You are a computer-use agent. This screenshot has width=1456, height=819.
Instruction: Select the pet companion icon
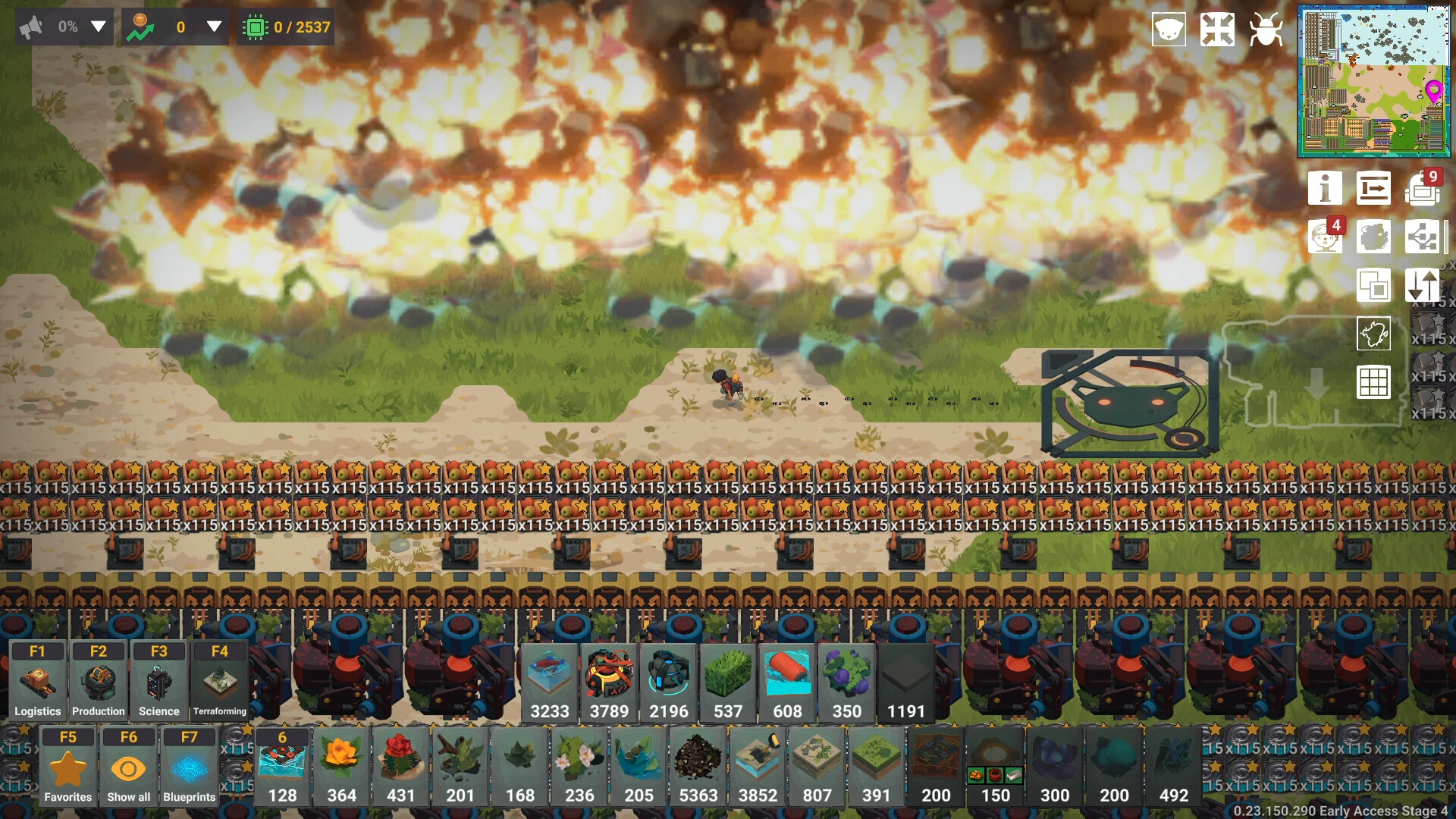pyautogui.click(x=1169, y=30)
